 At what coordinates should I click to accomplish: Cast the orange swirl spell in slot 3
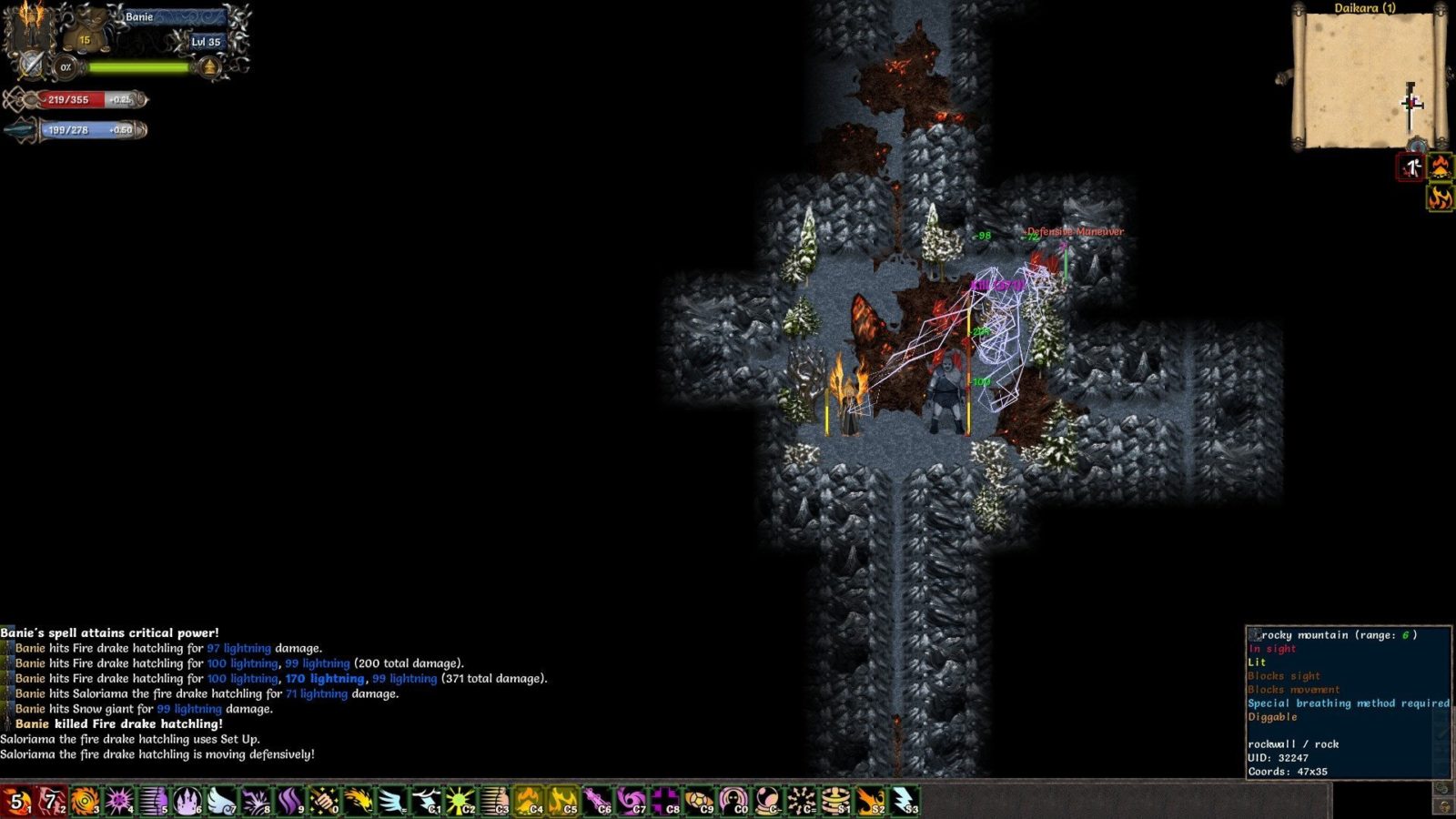(86, 802)
